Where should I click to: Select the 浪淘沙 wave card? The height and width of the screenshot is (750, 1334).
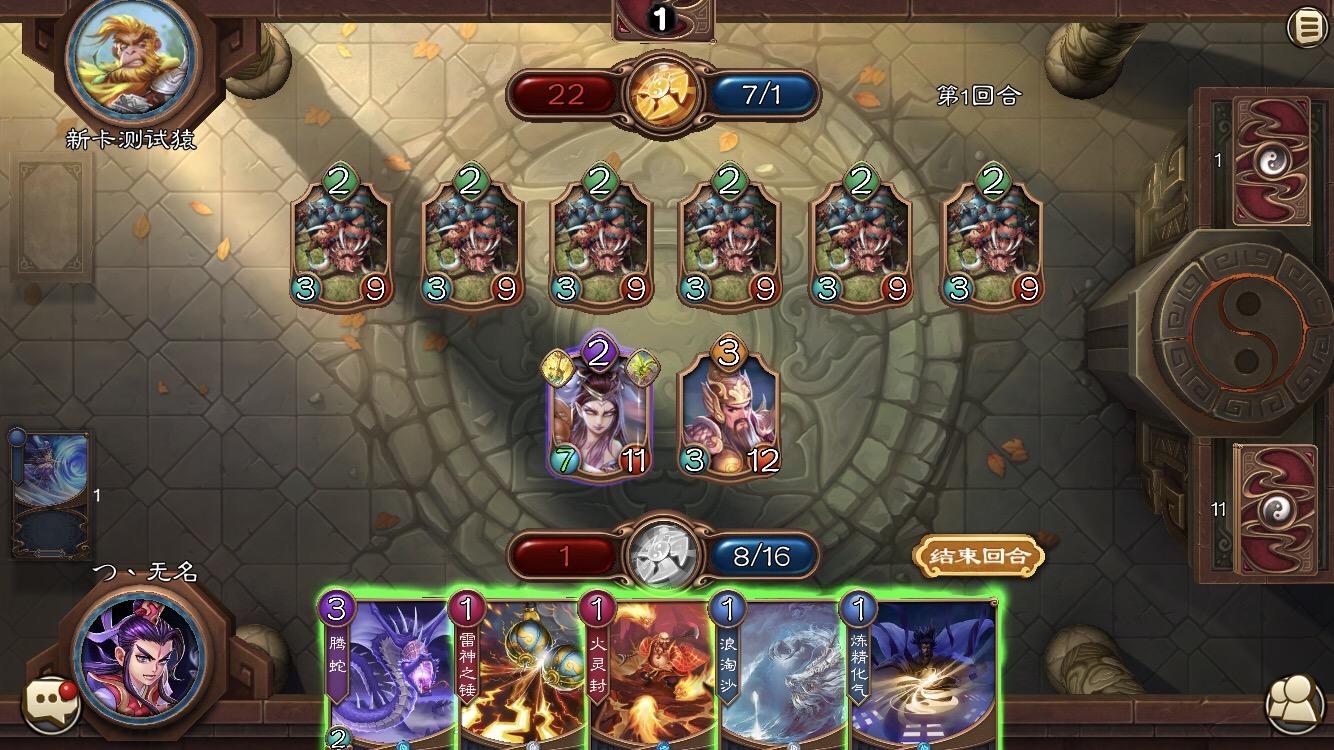775,670
